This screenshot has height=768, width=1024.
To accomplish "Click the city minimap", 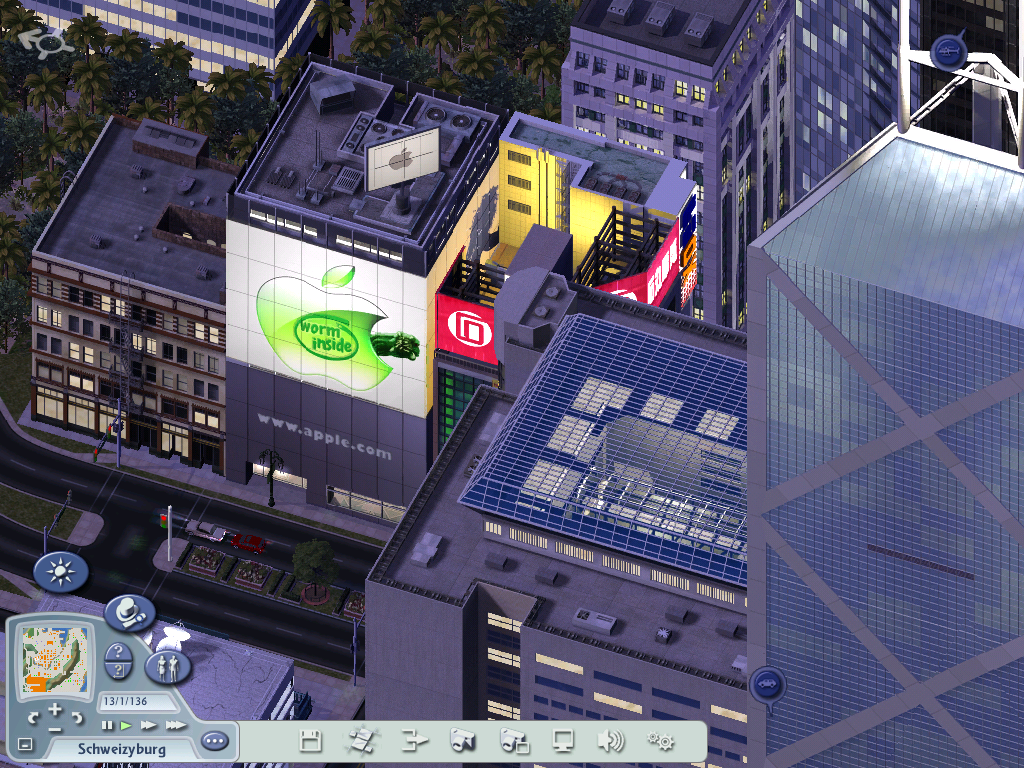I will click(55, 659).
